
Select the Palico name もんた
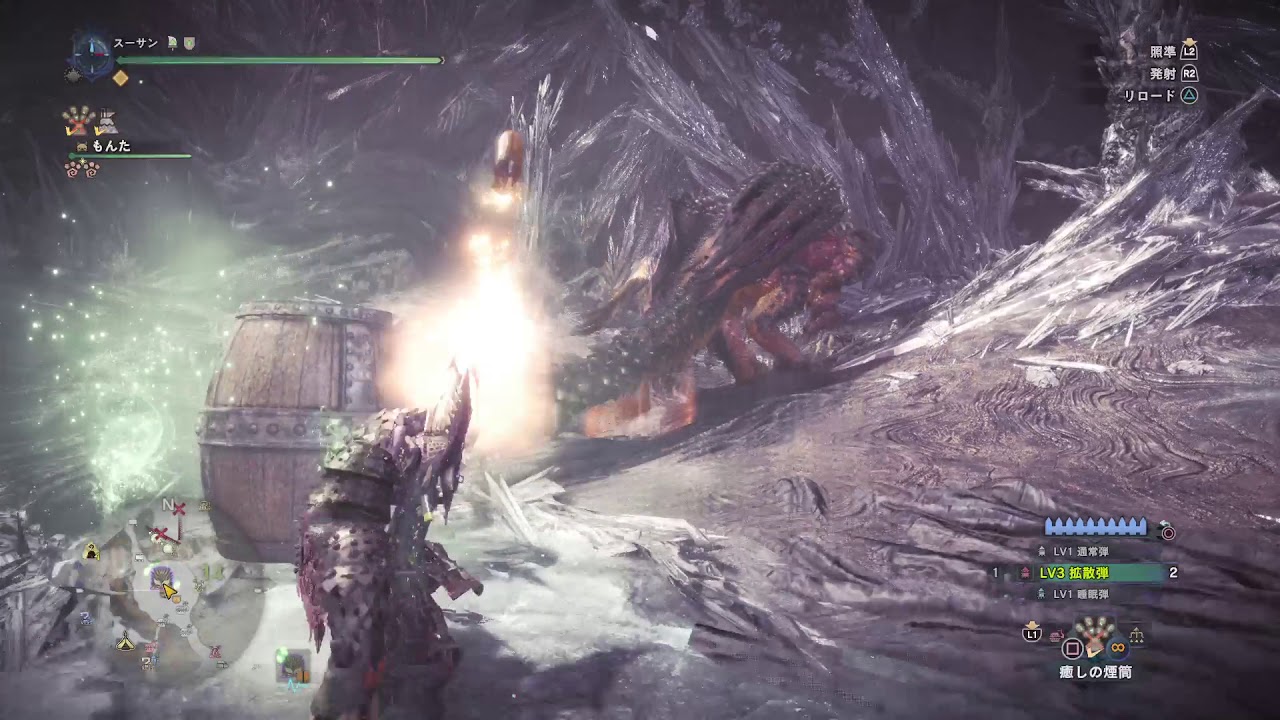pyautogui.click(x=111, y=146)
